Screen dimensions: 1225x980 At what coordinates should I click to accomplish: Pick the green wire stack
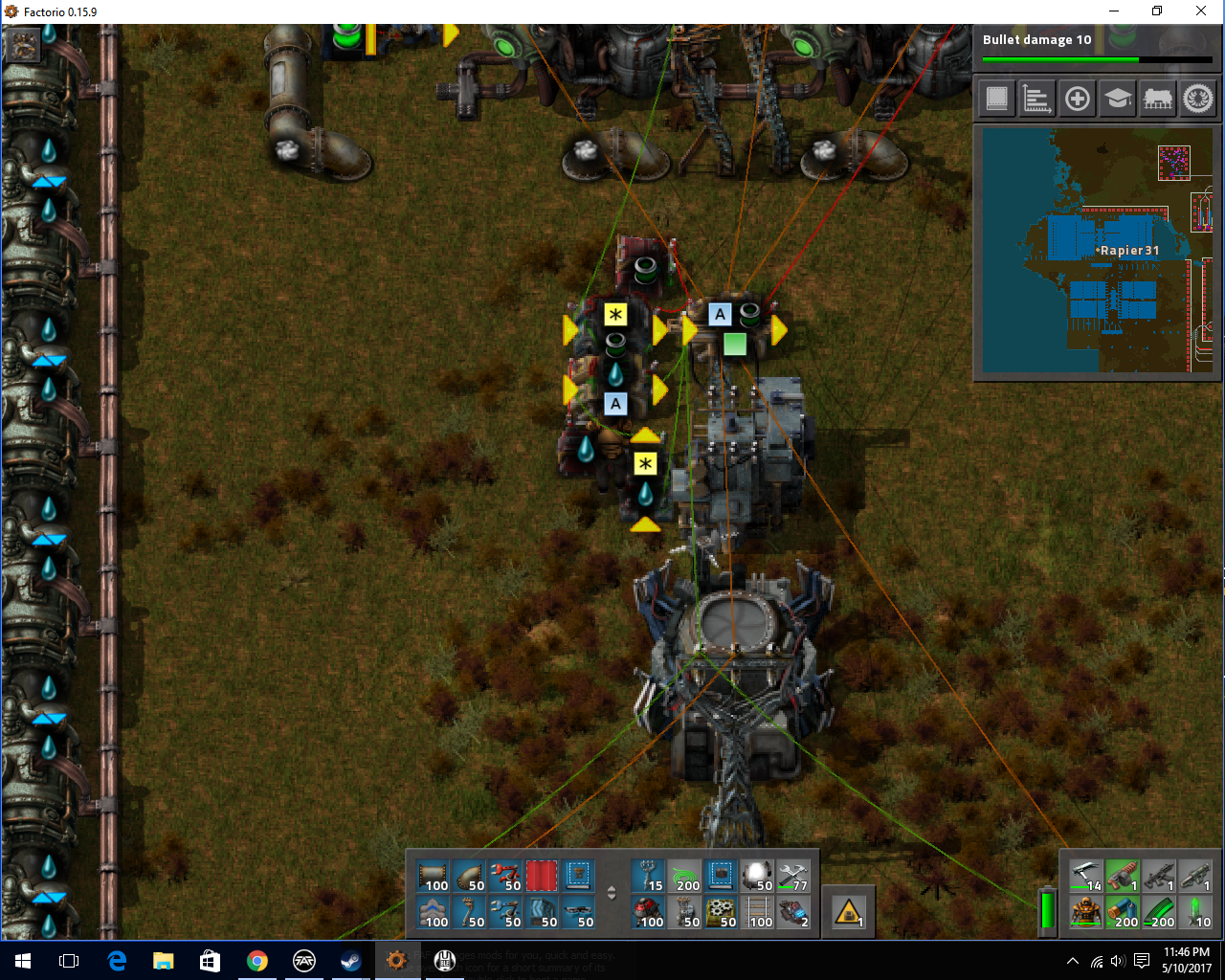click(x=684, y=877)
